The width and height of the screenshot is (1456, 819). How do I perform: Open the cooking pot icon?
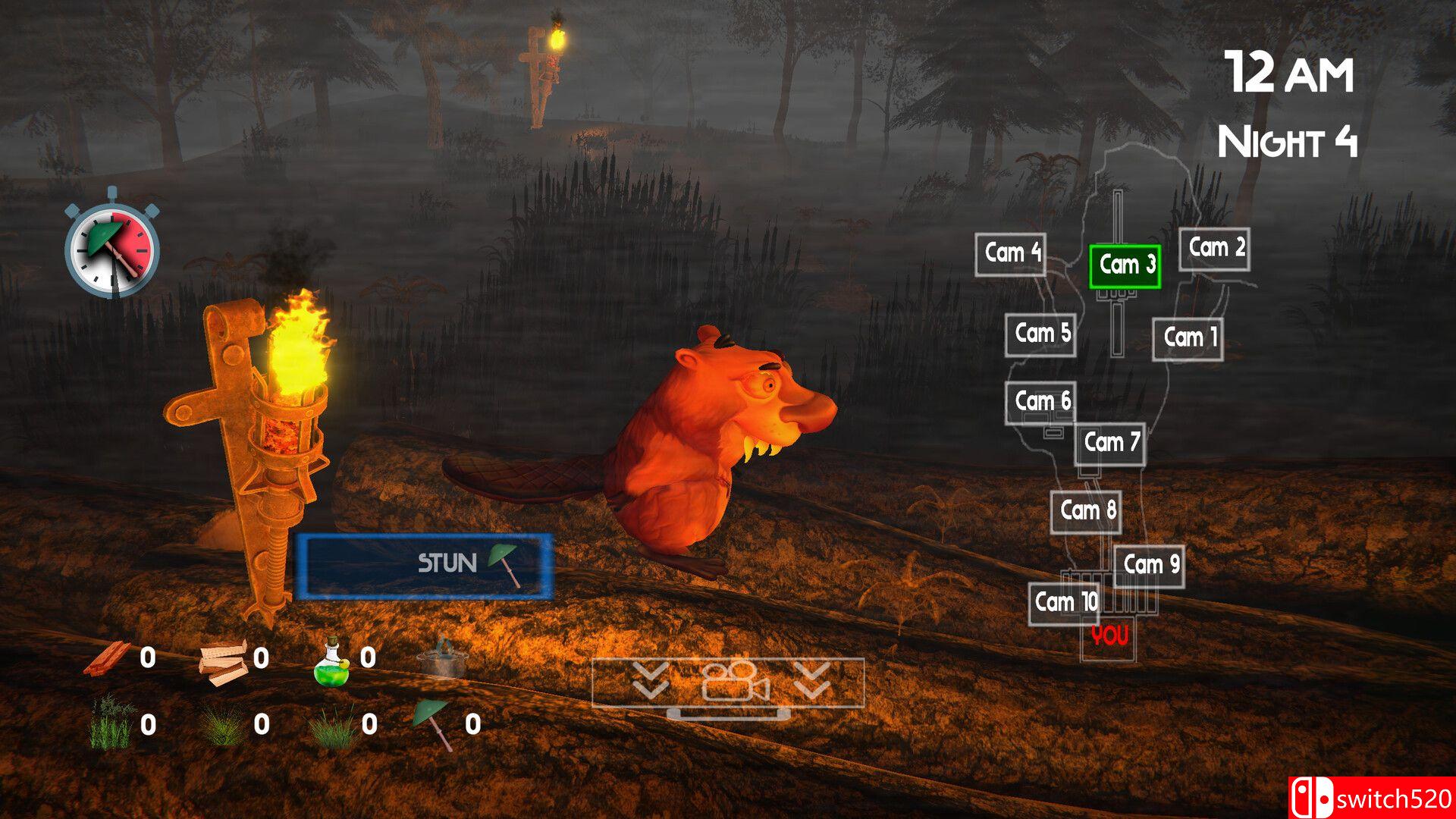442,659
